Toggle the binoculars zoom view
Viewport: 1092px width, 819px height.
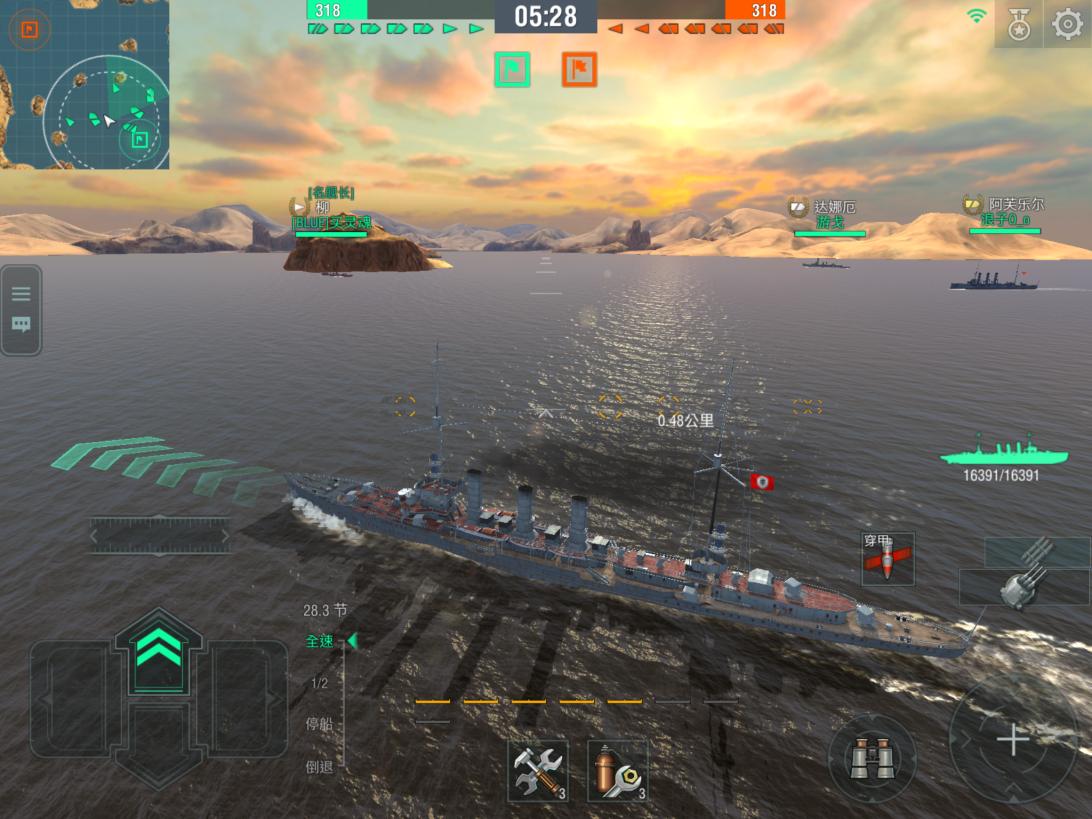(872, 759)
